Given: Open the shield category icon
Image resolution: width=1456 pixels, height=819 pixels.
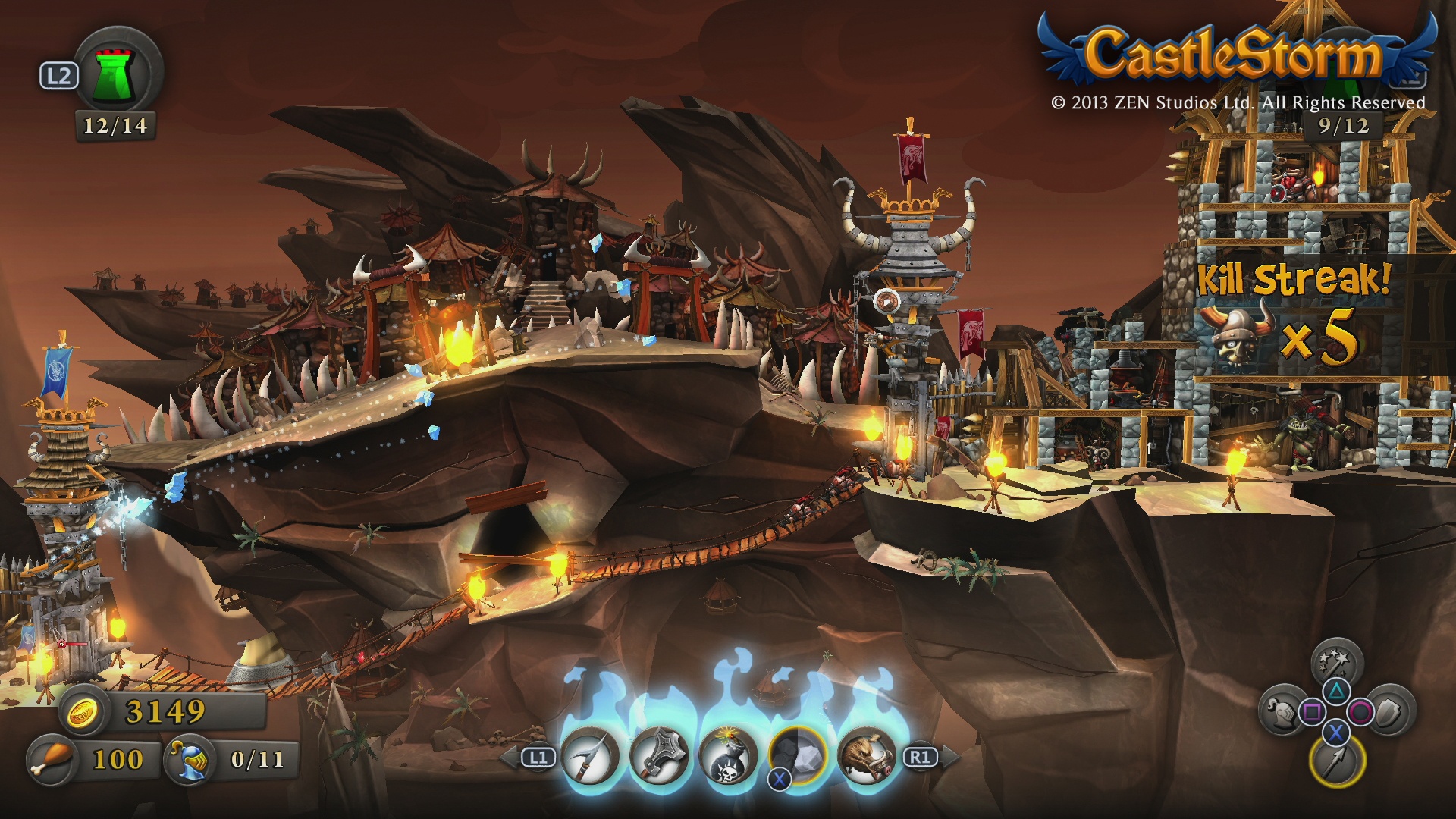Looking at the screenshot, I should click(1392, 711).
